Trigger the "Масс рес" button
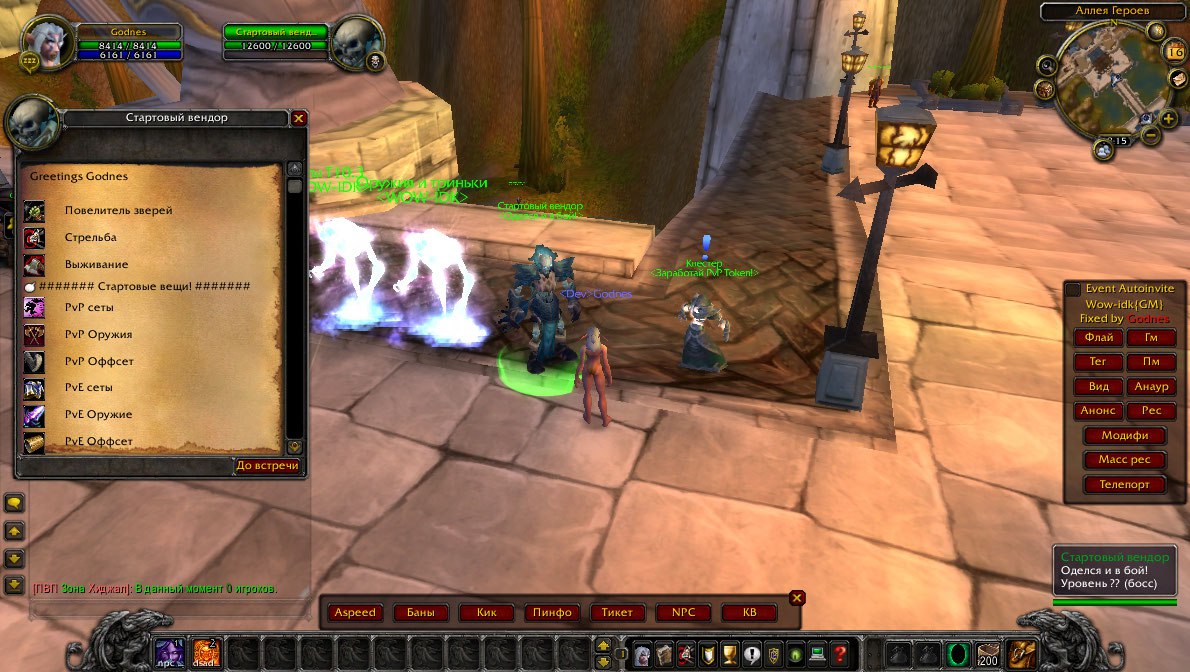1190x672 pixels. [1124, 460]
